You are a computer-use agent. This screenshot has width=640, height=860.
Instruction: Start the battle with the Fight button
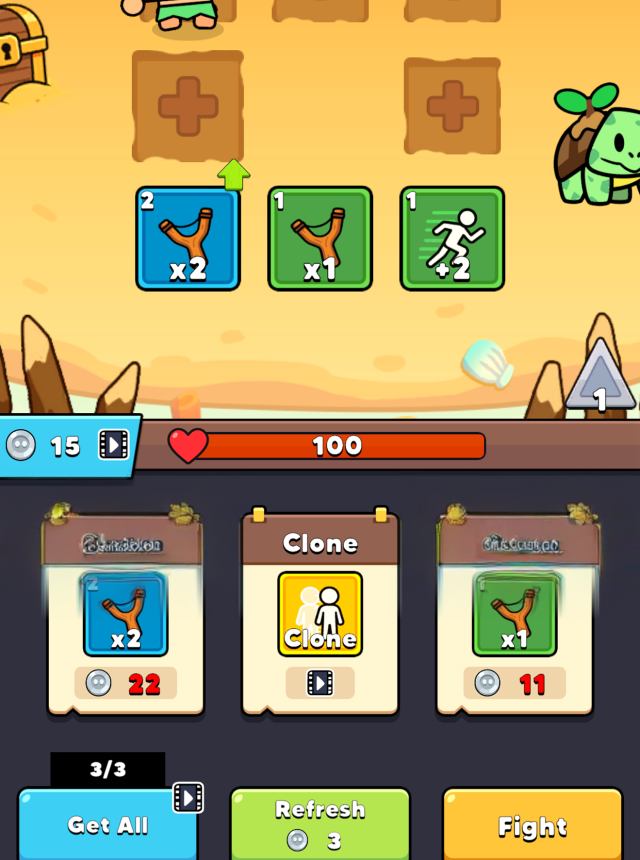(x=532, y=826)
